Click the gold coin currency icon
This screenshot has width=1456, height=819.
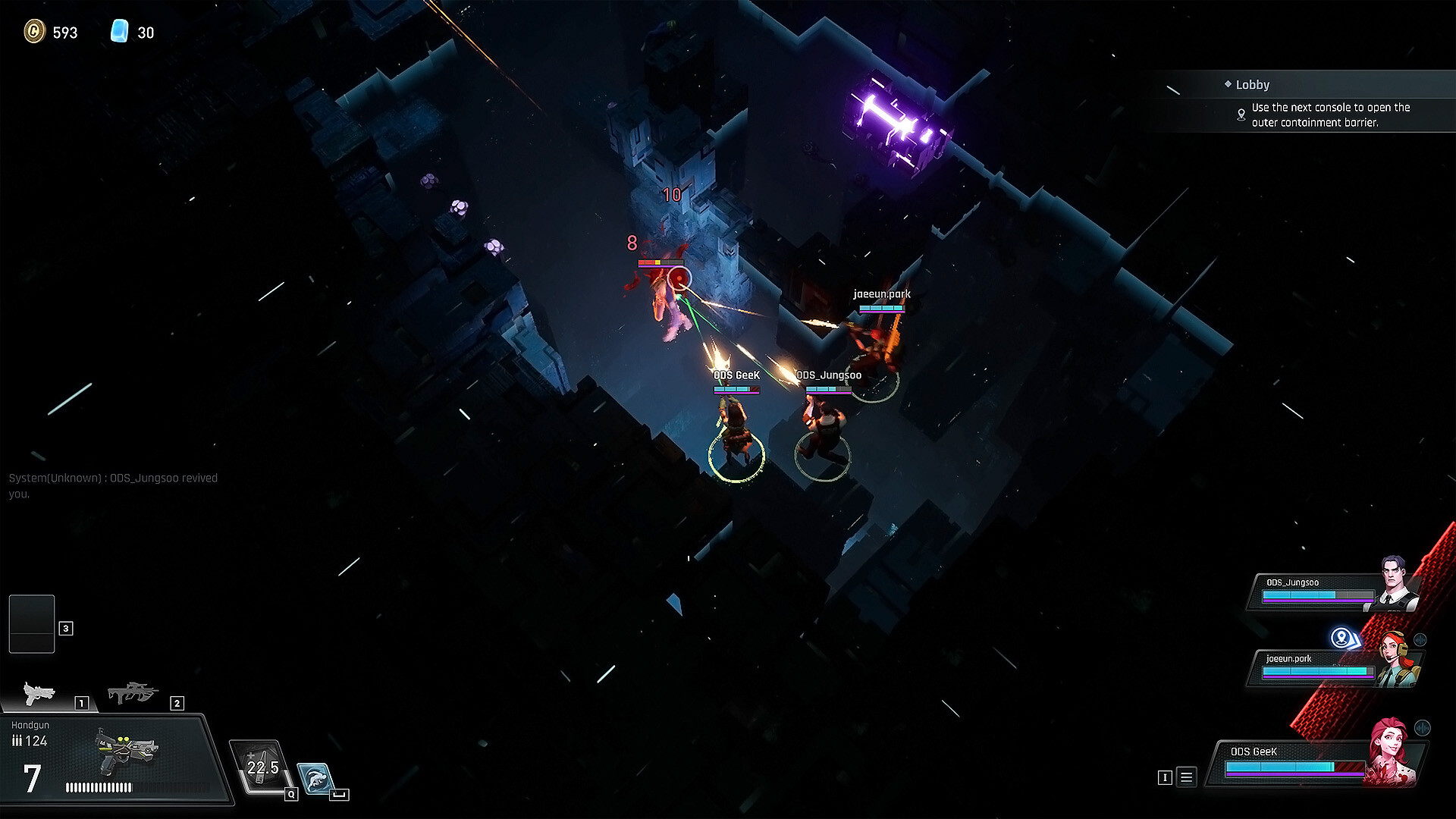tap(36, 33)
